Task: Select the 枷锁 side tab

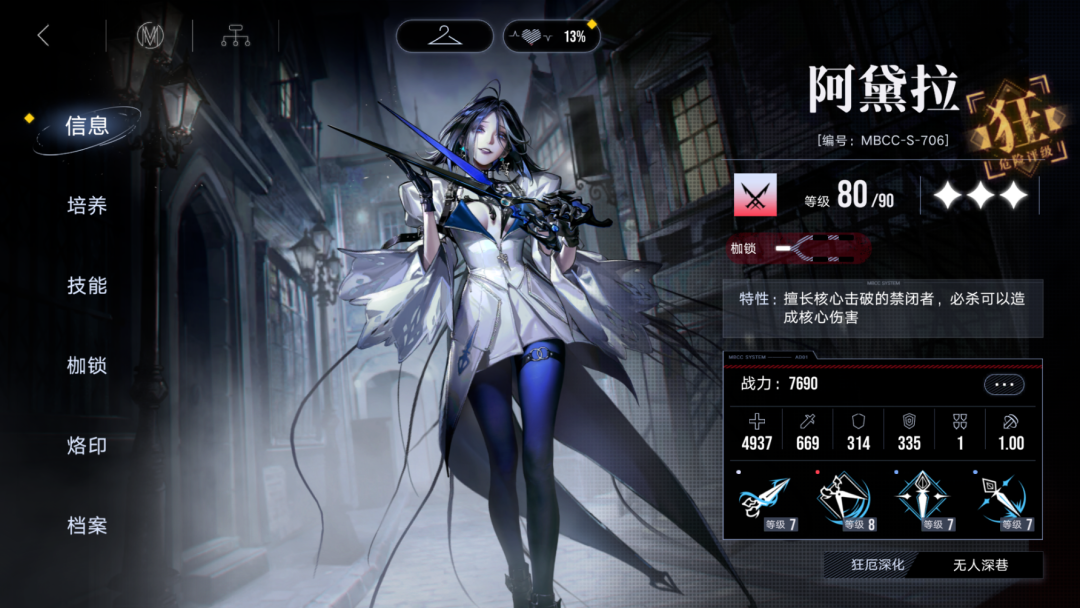Action: pos(87,366)
